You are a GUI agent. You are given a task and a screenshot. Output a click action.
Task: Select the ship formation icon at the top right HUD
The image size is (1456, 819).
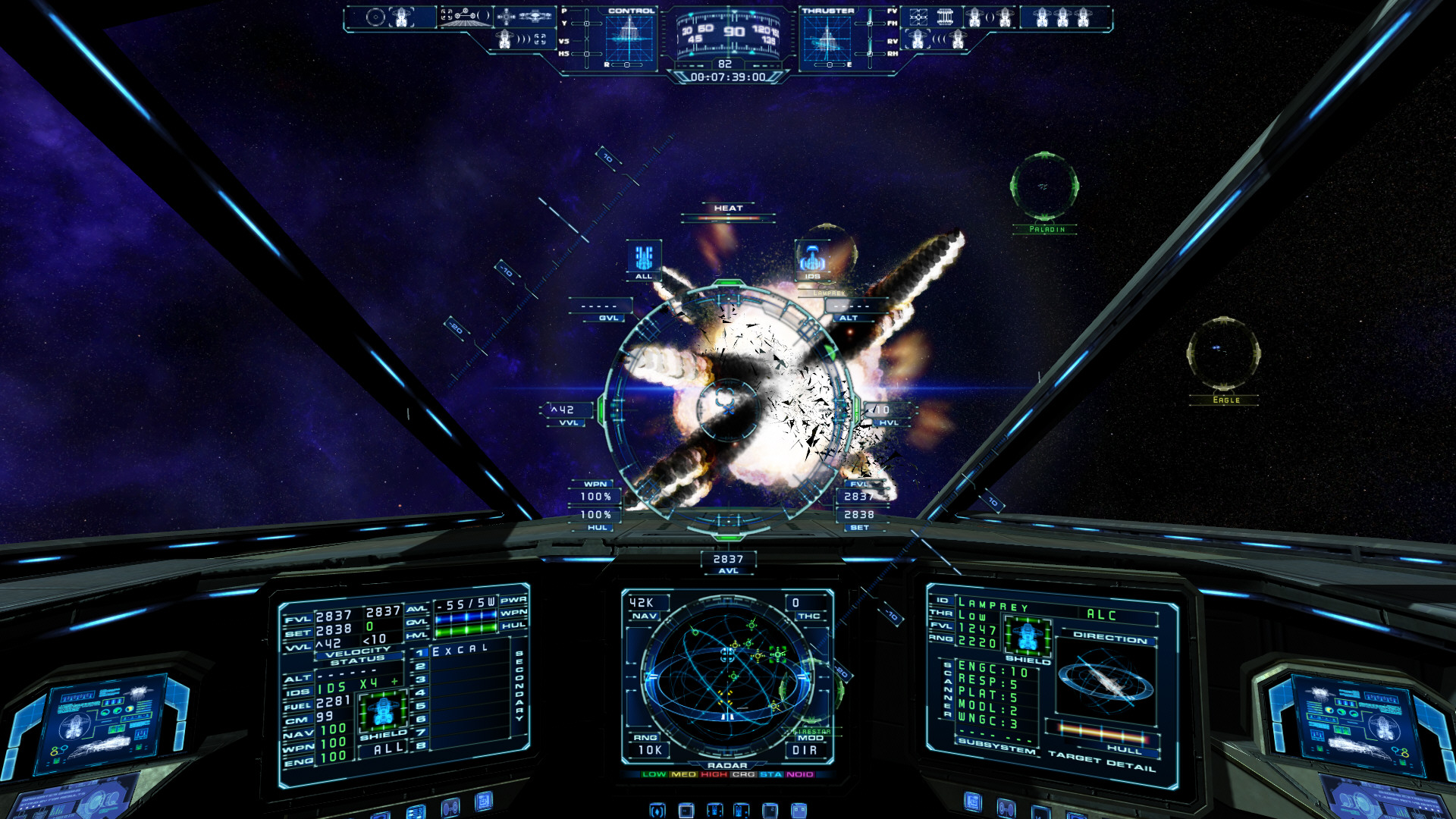pyautogui.click(x=1064, y=17)
